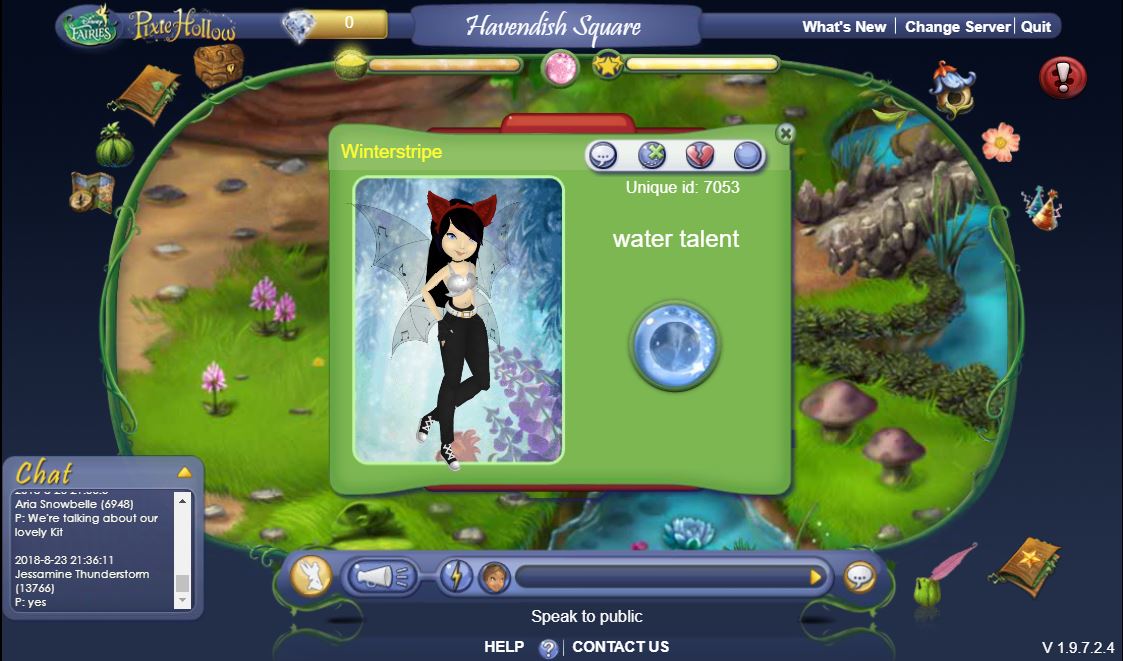Image resolution: width=1123 pixels, height=661 pixels.
Task: Close the Winterstripe profile panel
Action: tap(786, 133)
